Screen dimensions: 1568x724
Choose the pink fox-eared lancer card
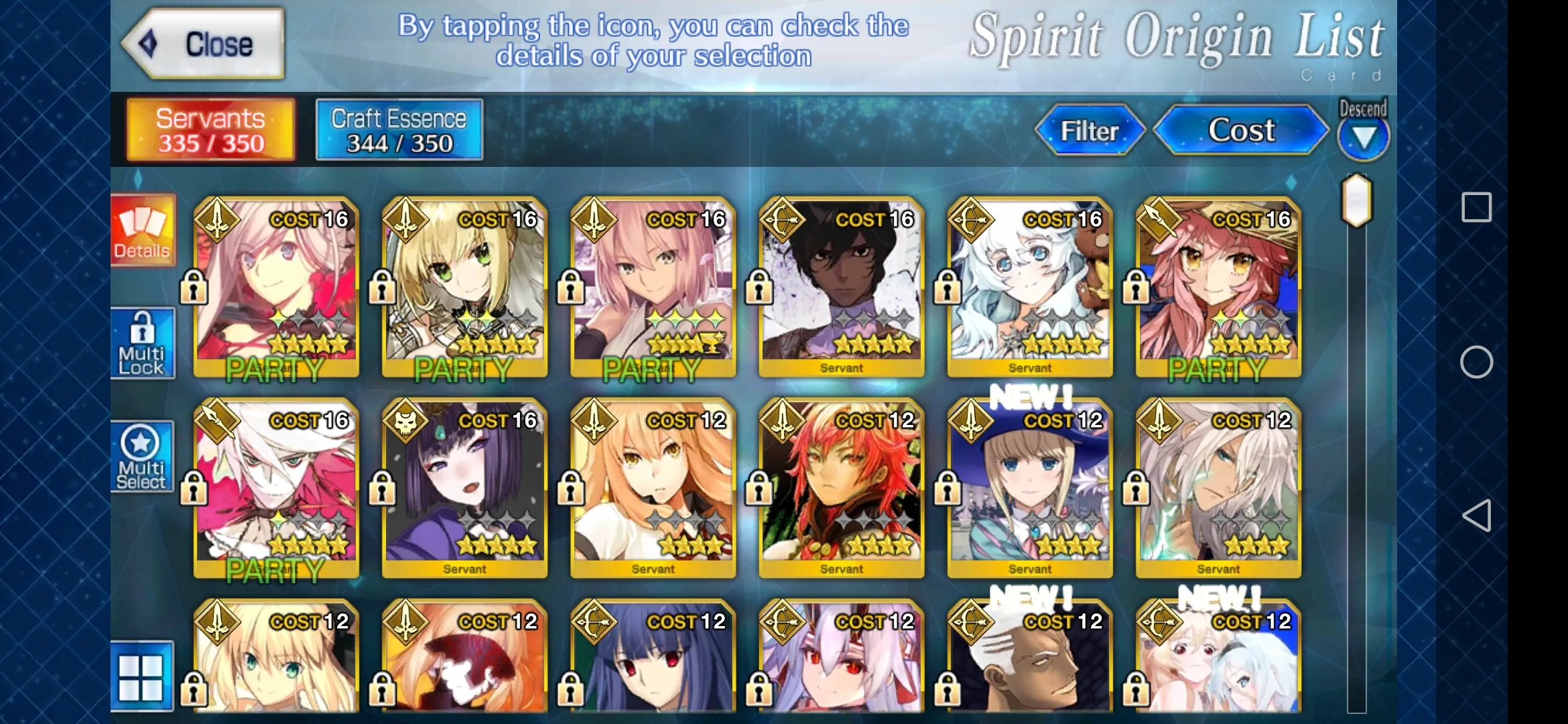pos(1218,287)
